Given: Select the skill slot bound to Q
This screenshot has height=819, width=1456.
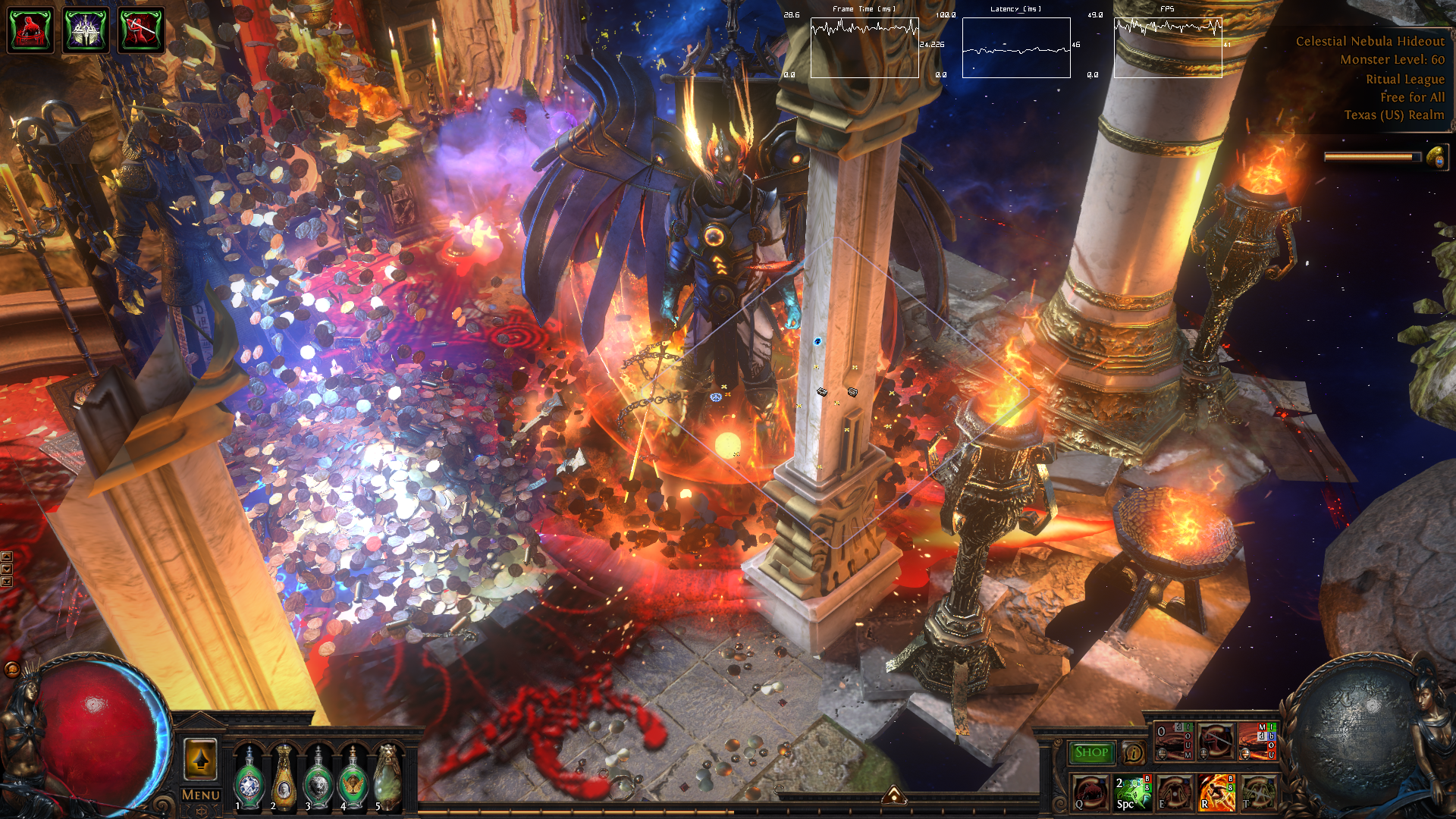Looking at the screenshot, I should 1090,792.
